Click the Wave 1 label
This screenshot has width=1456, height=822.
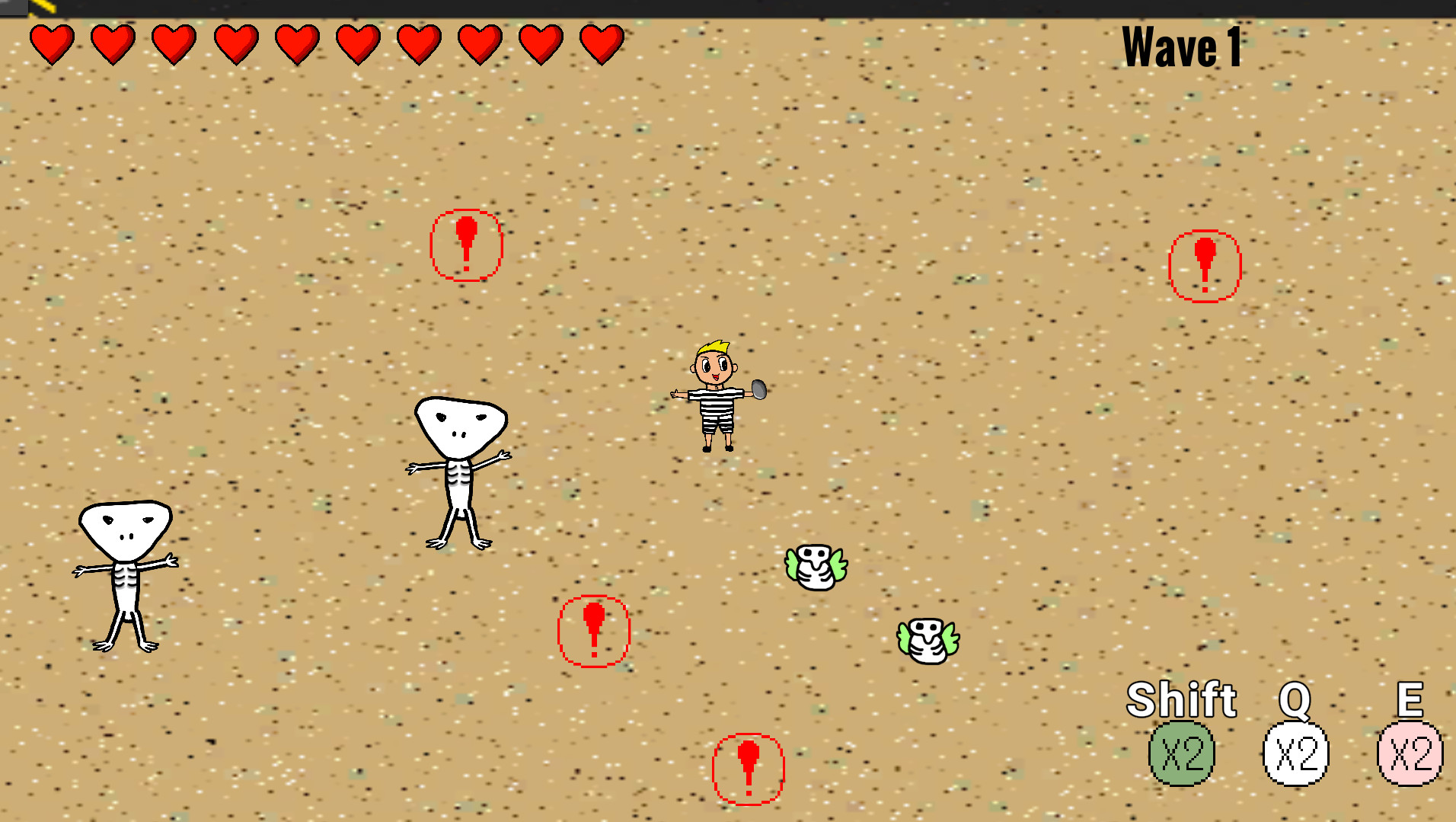pos(1183,47)
